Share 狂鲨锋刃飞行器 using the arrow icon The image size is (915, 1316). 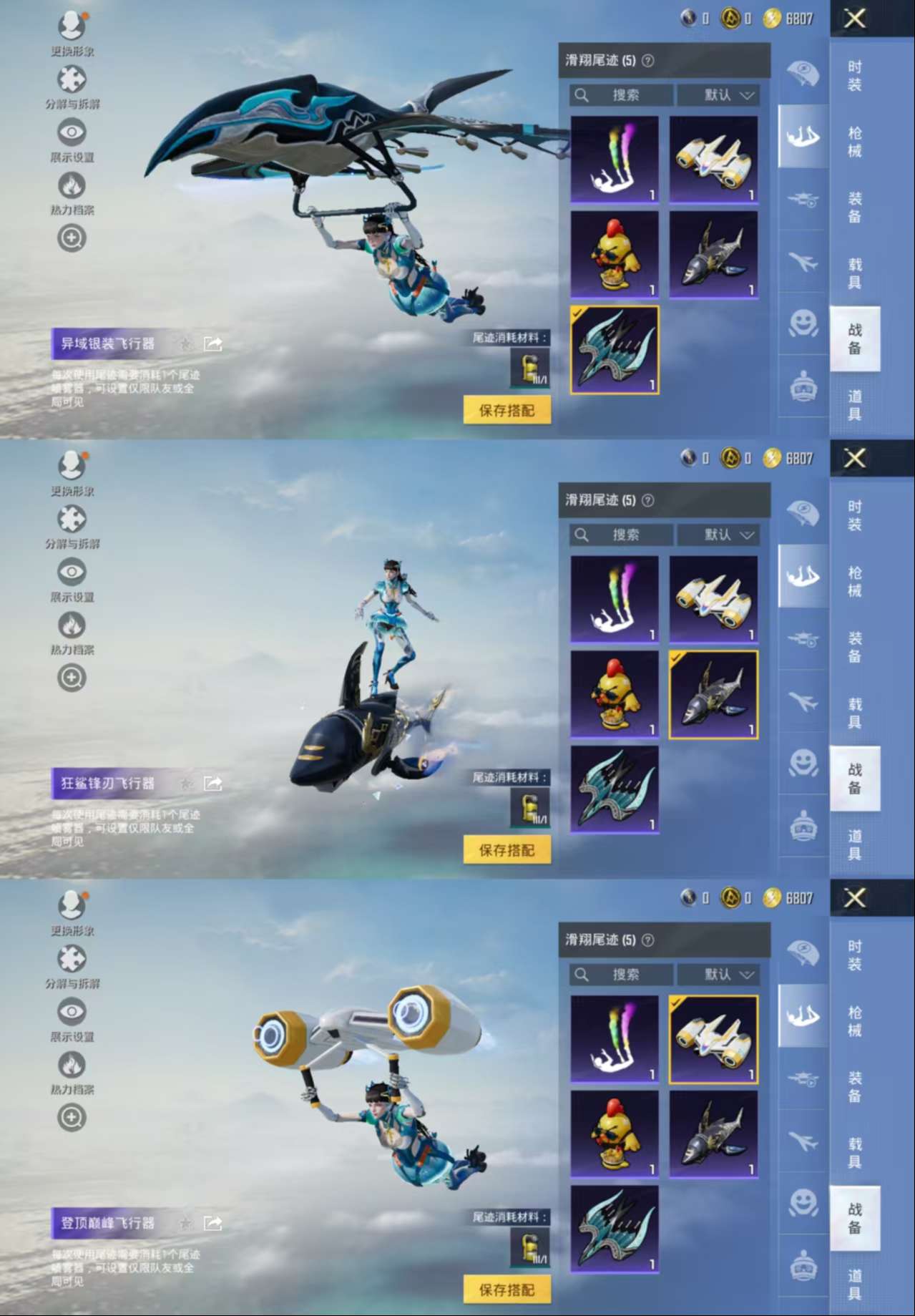click(213, 784)
